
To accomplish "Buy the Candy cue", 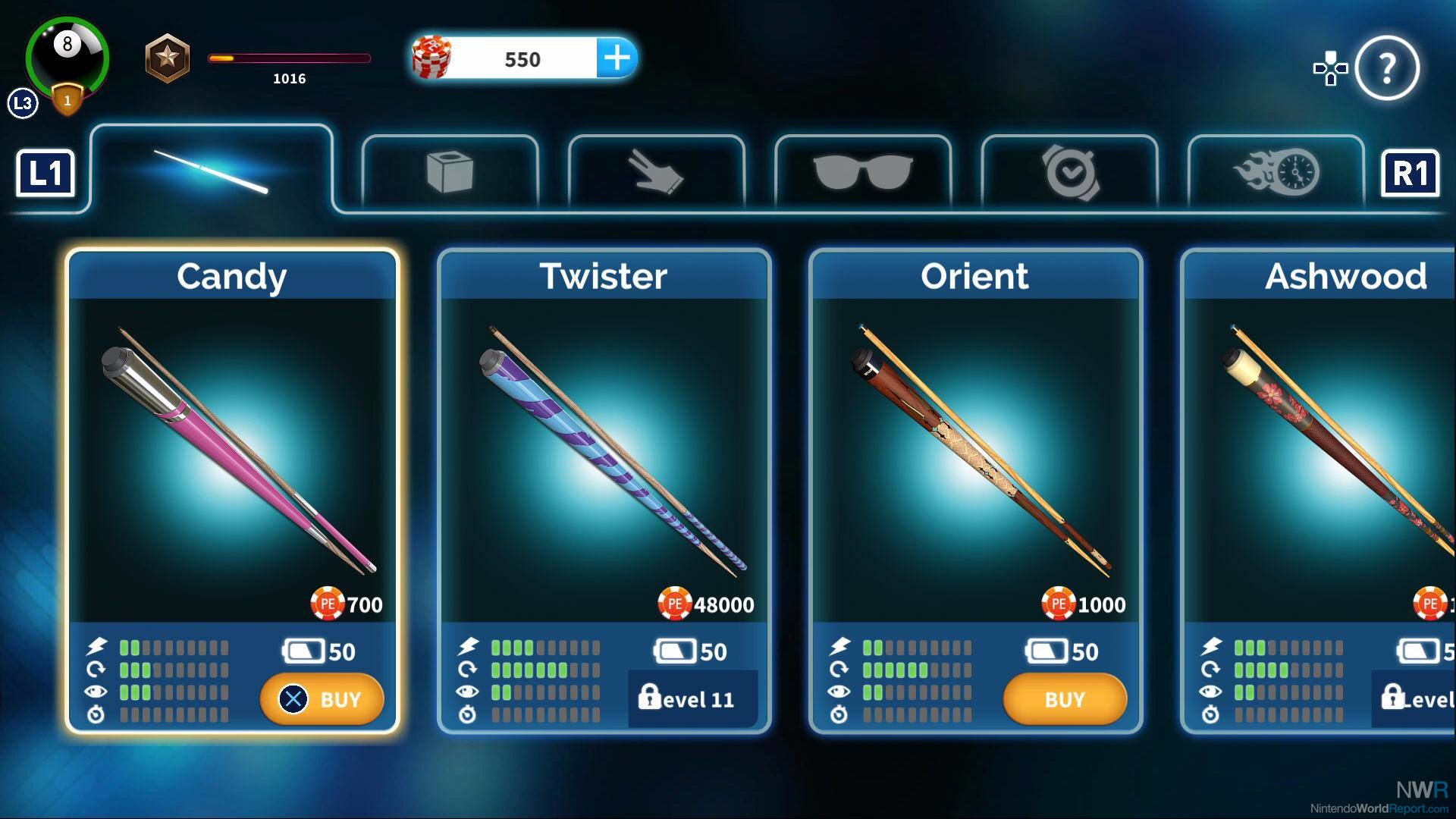I will pos(322,699).
